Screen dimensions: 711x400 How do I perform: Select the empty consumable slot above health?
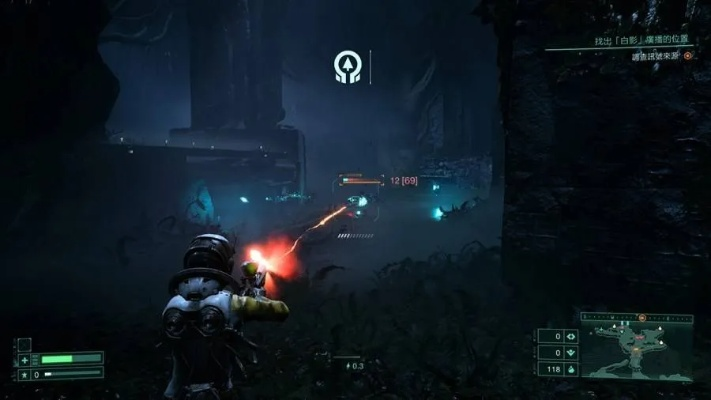(24, 343)
